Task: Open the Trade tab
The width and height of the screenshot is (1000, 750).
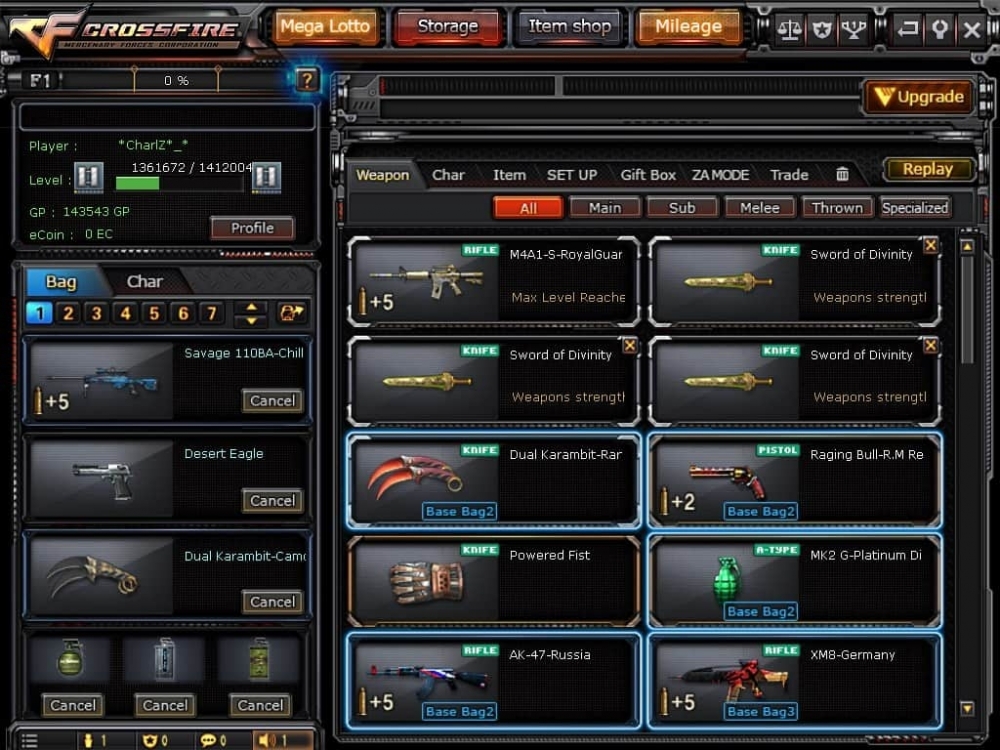Action: [x=789, y=175]
